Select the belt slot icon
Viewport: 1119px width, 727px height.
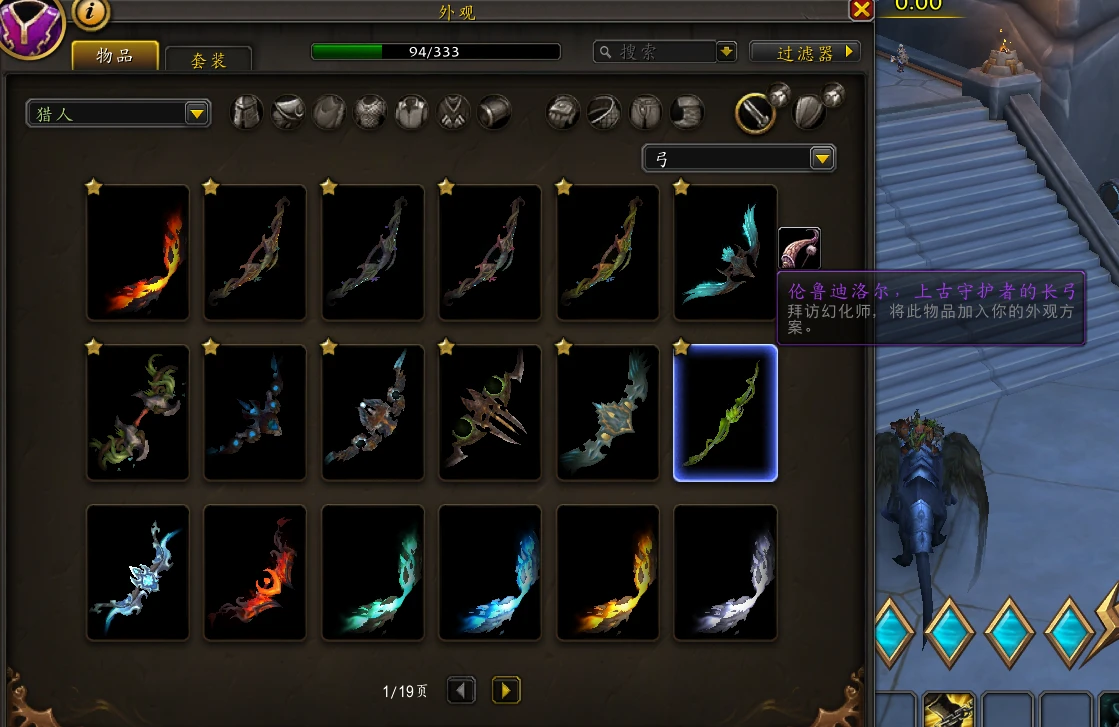[x=605, y=112]
